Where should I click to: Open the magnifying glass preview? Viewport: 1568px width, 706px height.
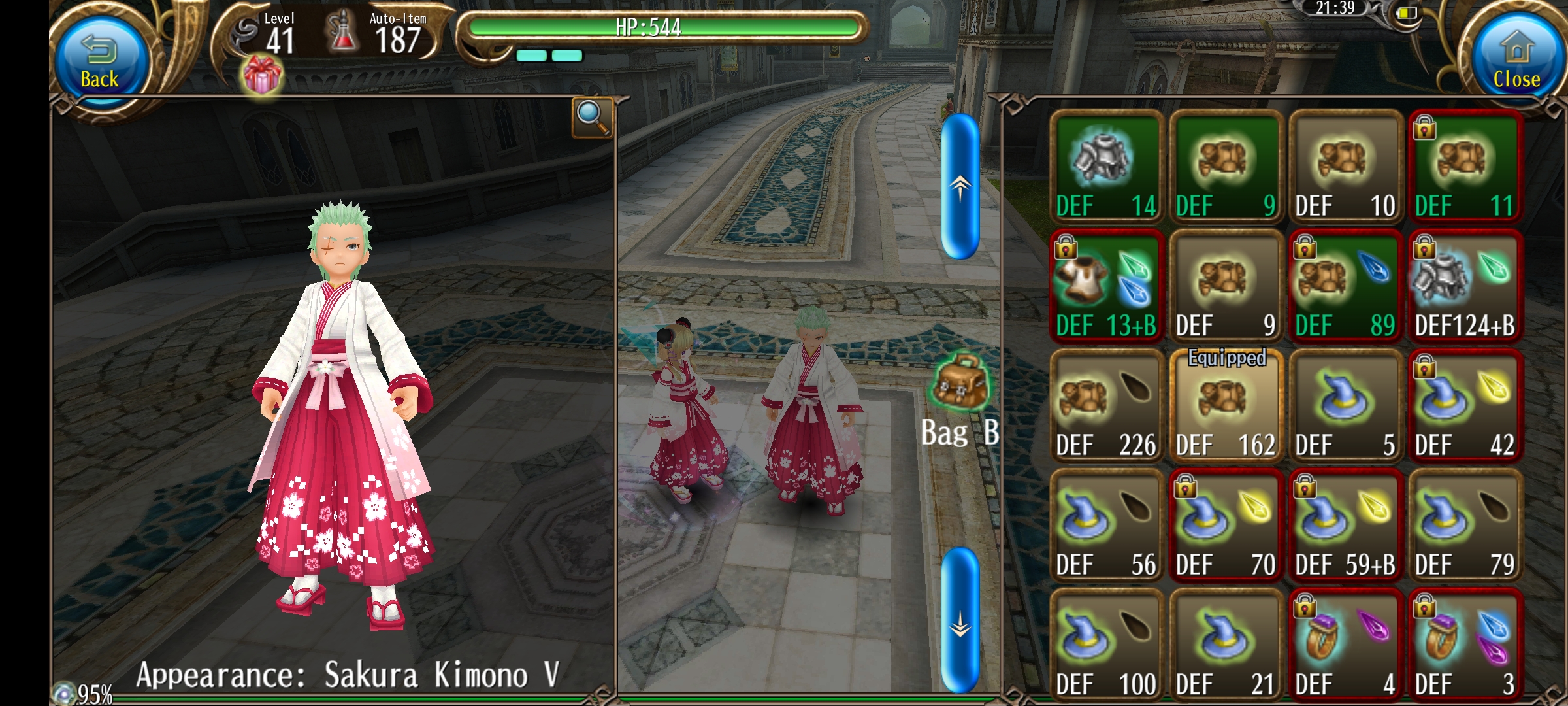(x=592, y=118)
